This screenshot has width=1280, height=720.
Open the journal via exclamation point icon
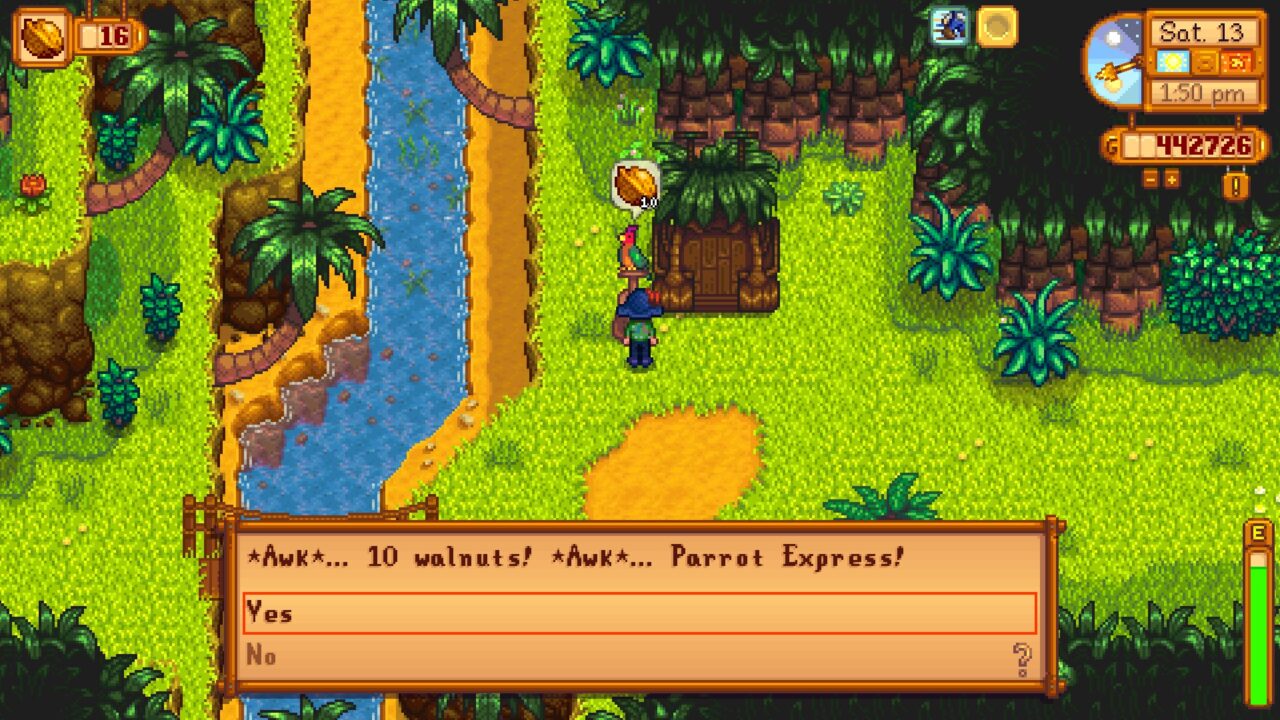[1238, 185]
